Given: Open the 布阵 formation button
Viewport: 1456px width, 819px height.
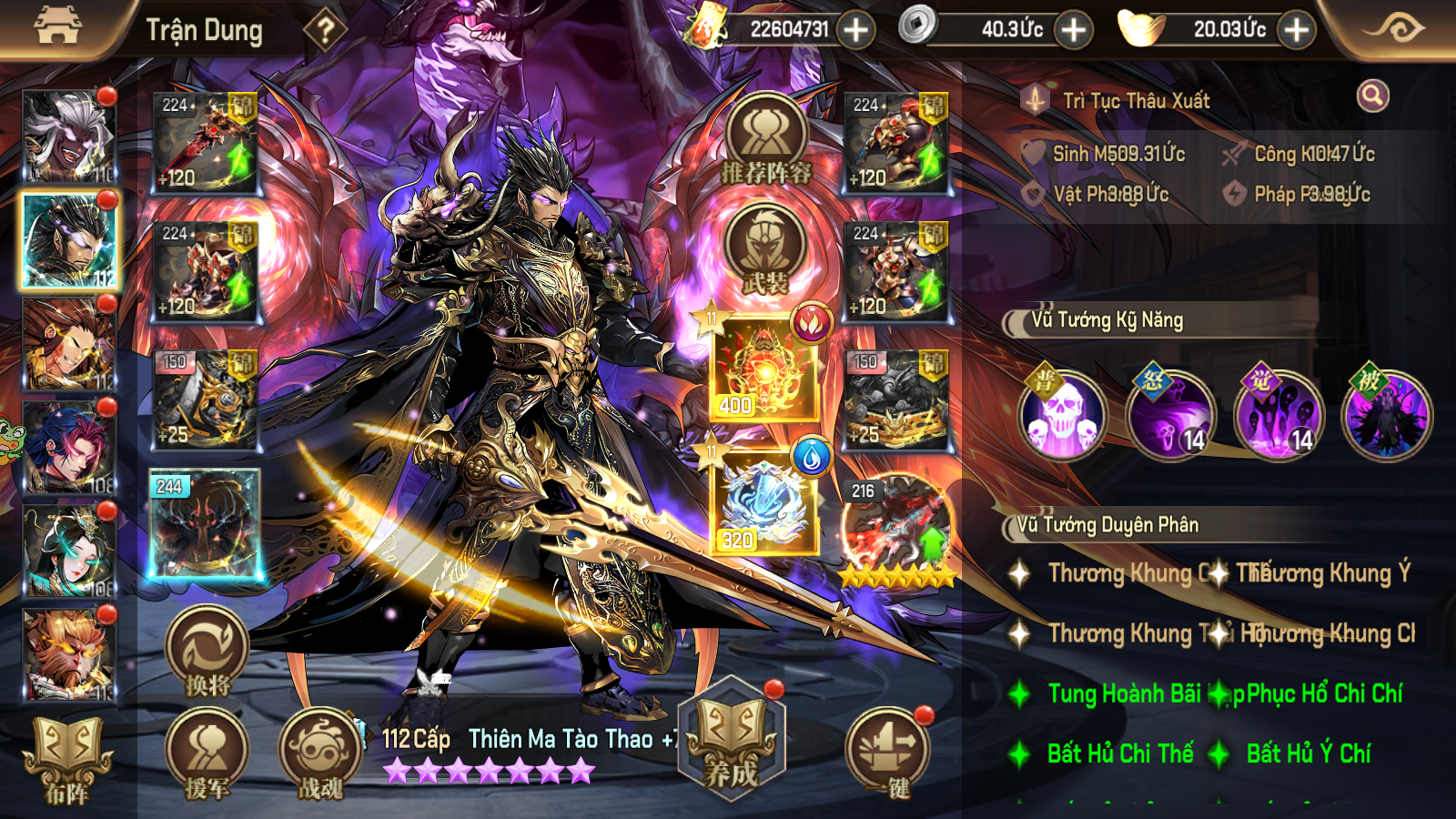Looking at the screenshot, I should [67, 760].
